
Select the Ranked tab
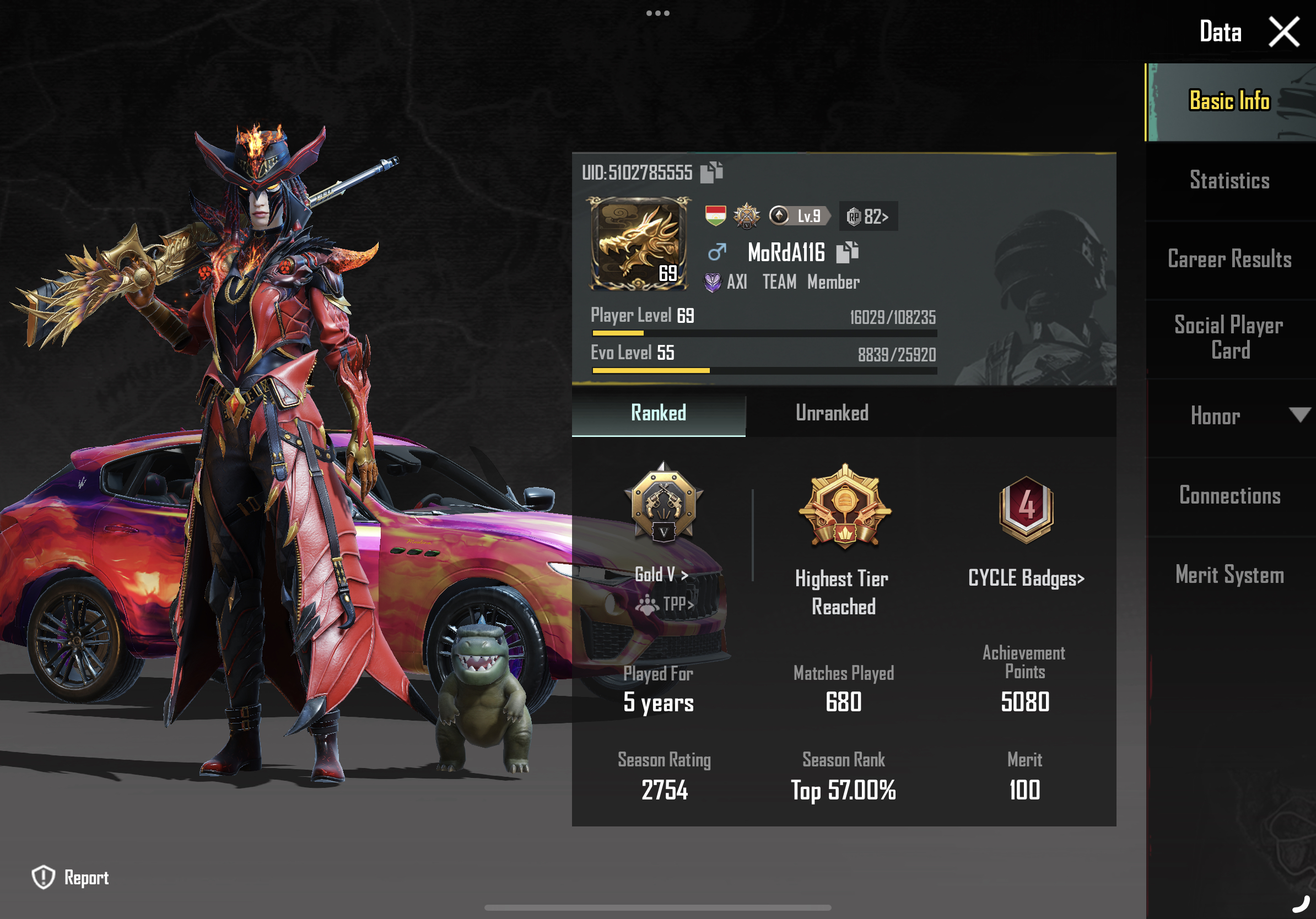pyautogui.click(x=658, y=413)
